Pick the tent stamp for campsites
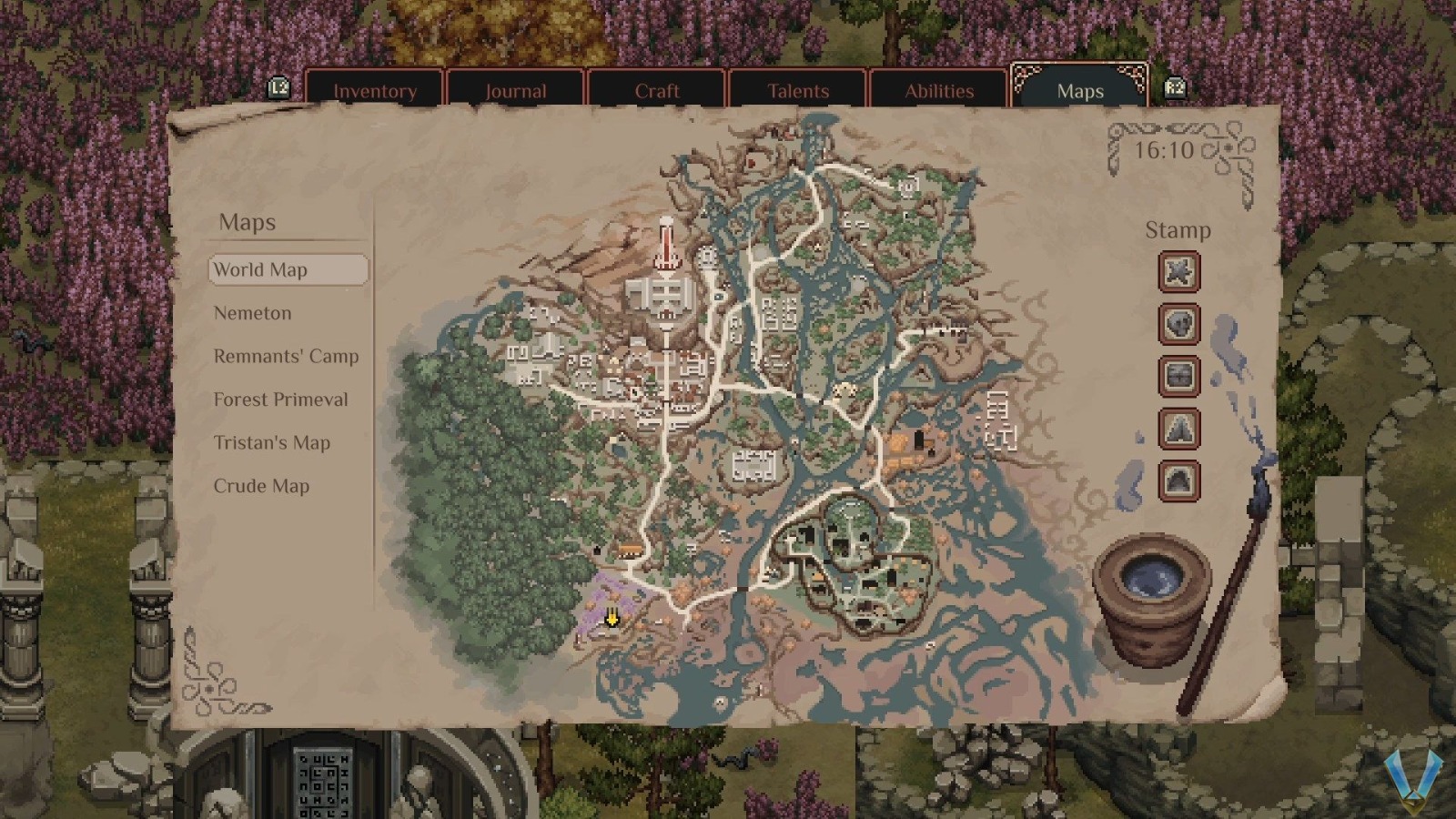This screenshot has width=1456, height=819. [x=1178, y=429]
